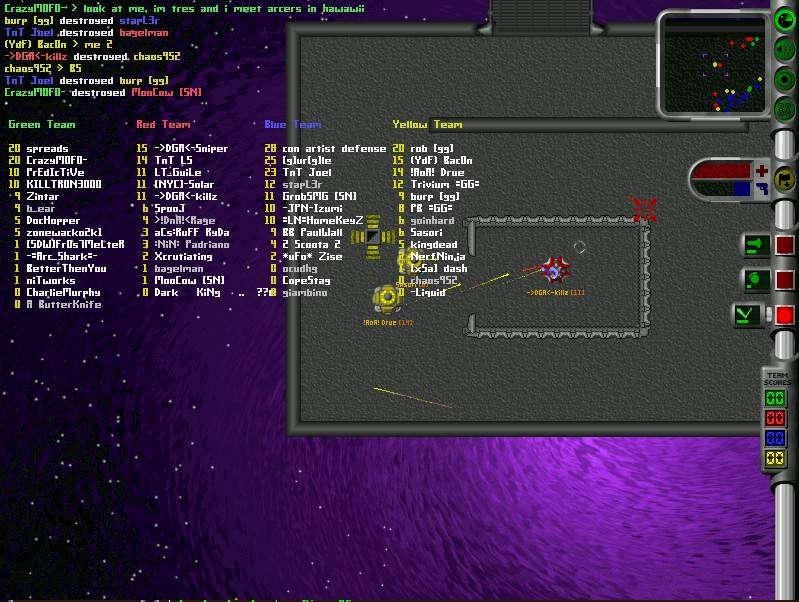Screen dimensions: 799x602
Task: Click the green concentric-ring round button
Action: pyautogui.click(x=785, y=80)
